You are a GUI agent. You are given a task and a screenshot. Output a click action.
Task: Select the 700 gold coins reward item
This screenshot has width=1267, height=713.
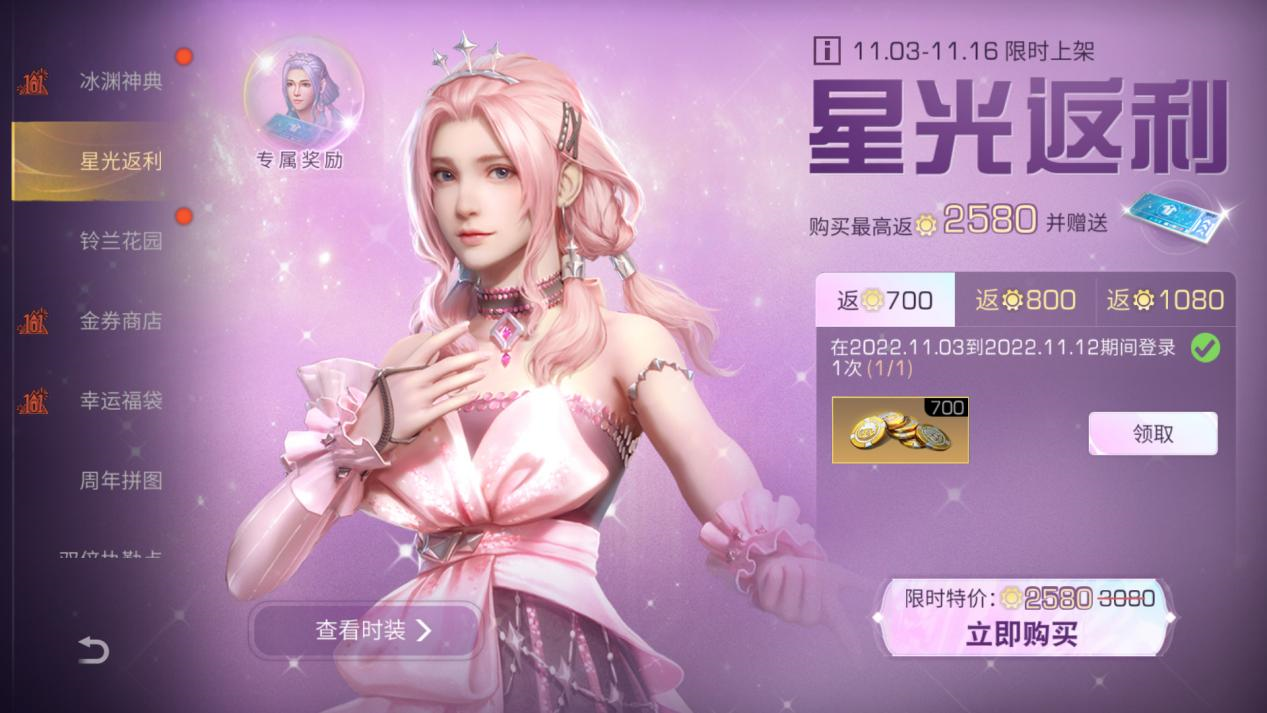[900, 430]
